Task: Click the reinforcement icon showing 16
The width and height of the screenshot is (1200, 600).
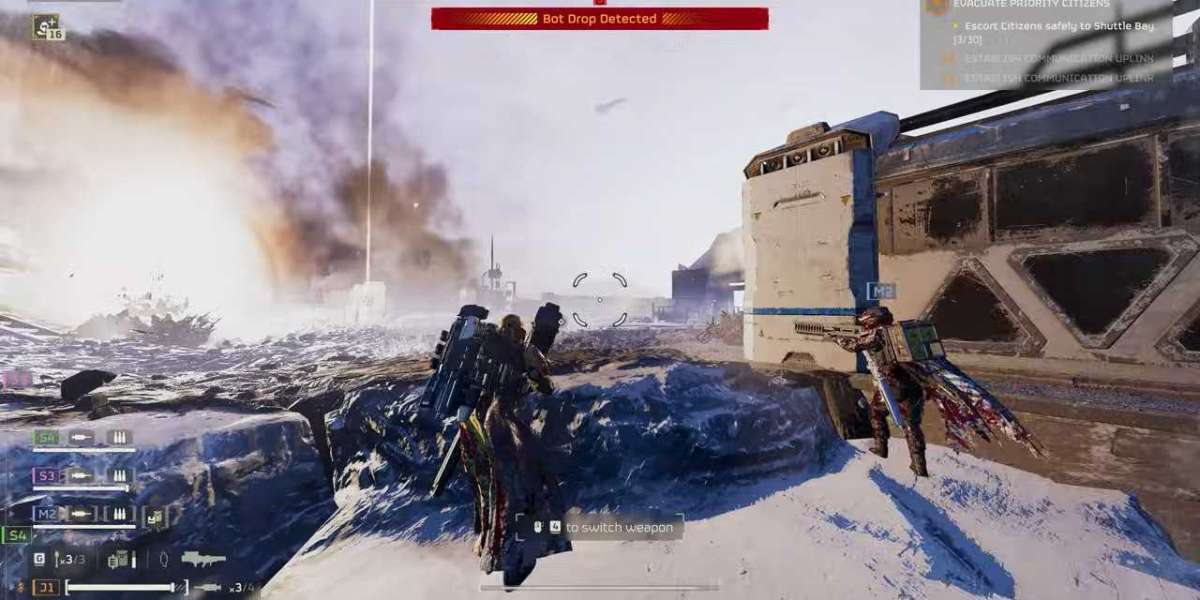Action: tap(46, 27)
